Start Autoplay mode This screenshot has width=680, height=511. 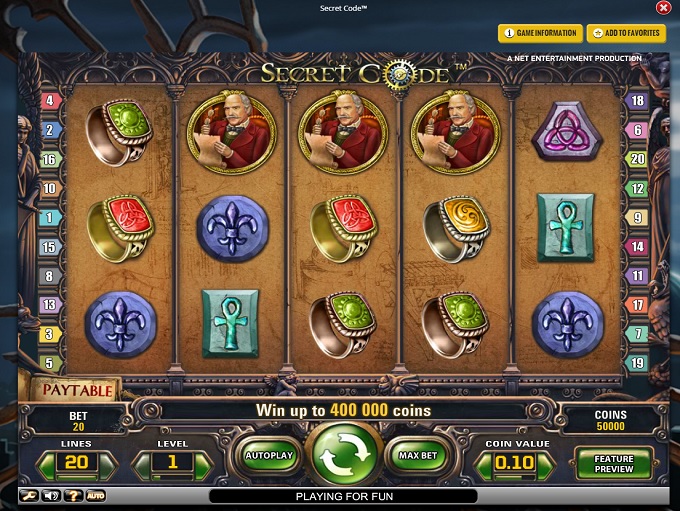coord(268,455)
